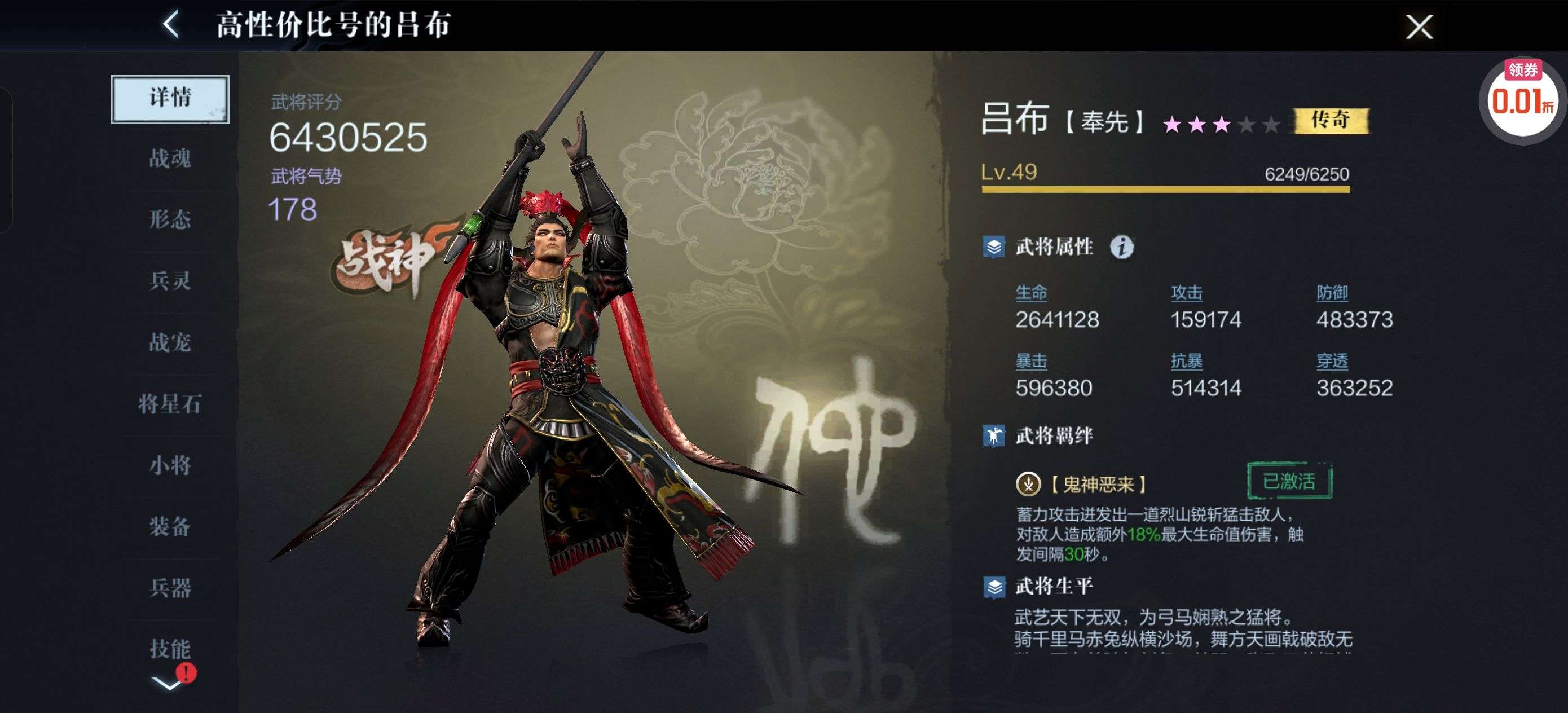This screenshot has width=1568, height=713.
Task: Go back using the left arrow
Action: click(x=171, y=25)
